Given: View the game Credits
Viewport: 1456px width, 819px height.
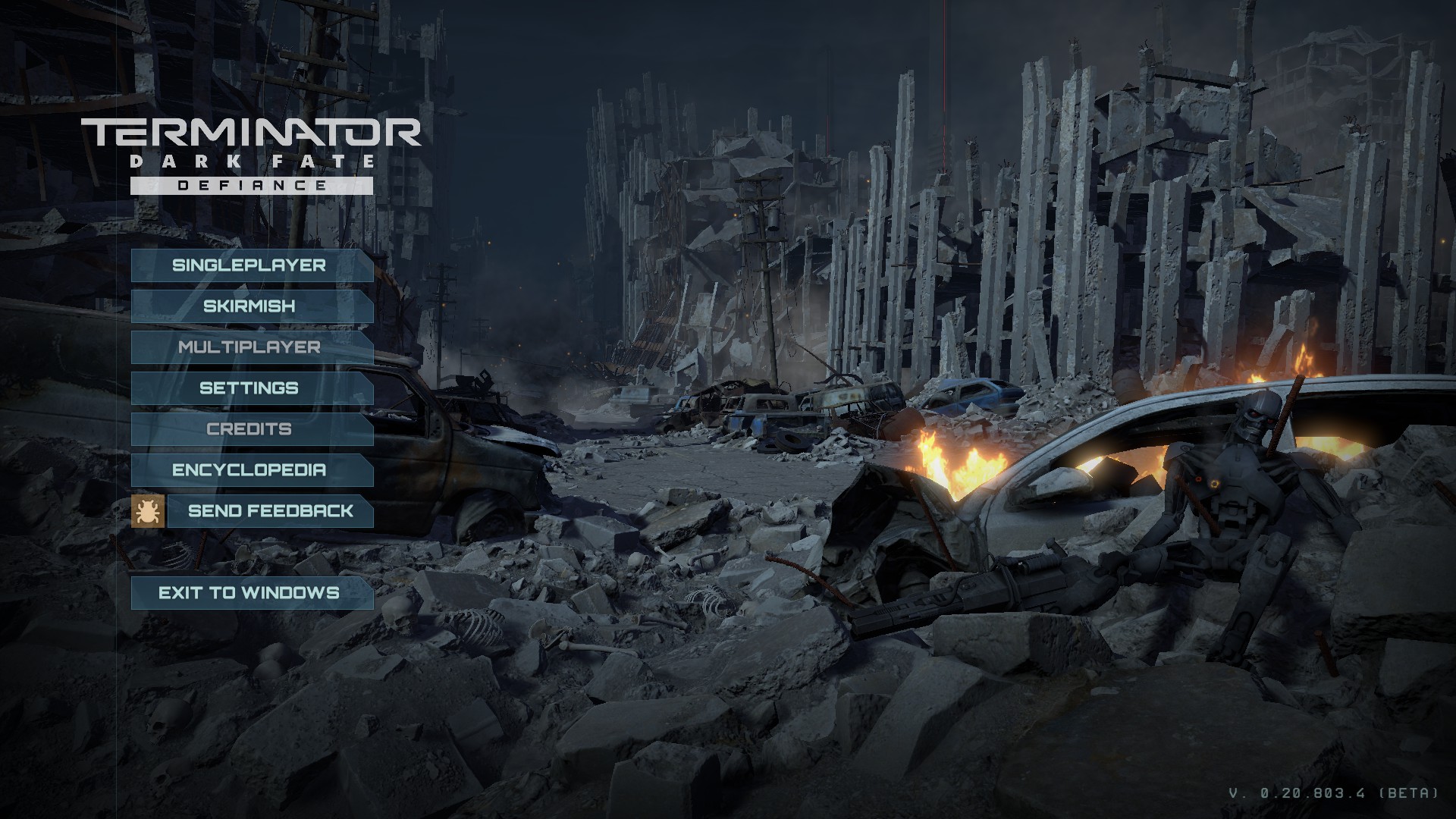Looking at the screenshot, I should [250, 429].
